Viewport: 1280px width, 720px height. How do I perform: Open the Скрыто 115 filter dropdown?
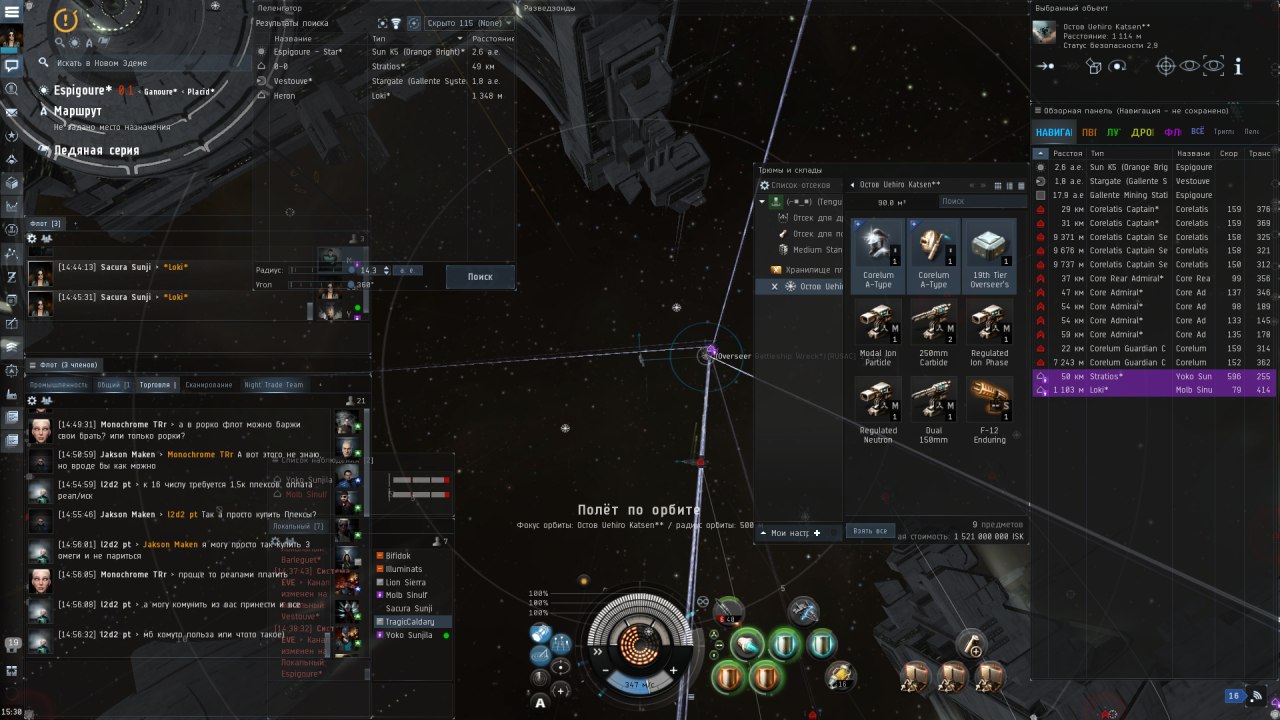click(468, 23)
